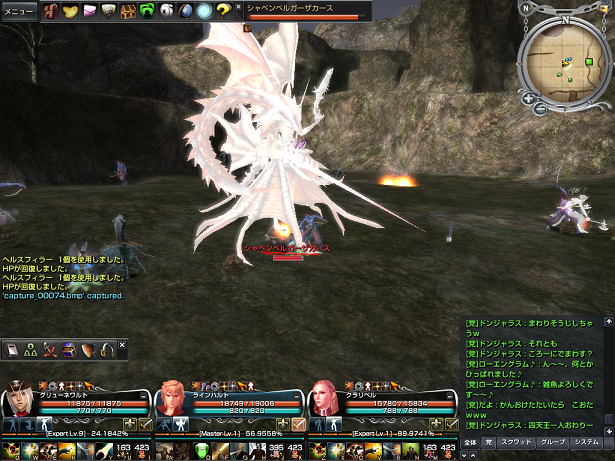This screenshot has height=461, width=615.
Task: Switch to the 全体 chat tab
Action: tap(470, 441)
